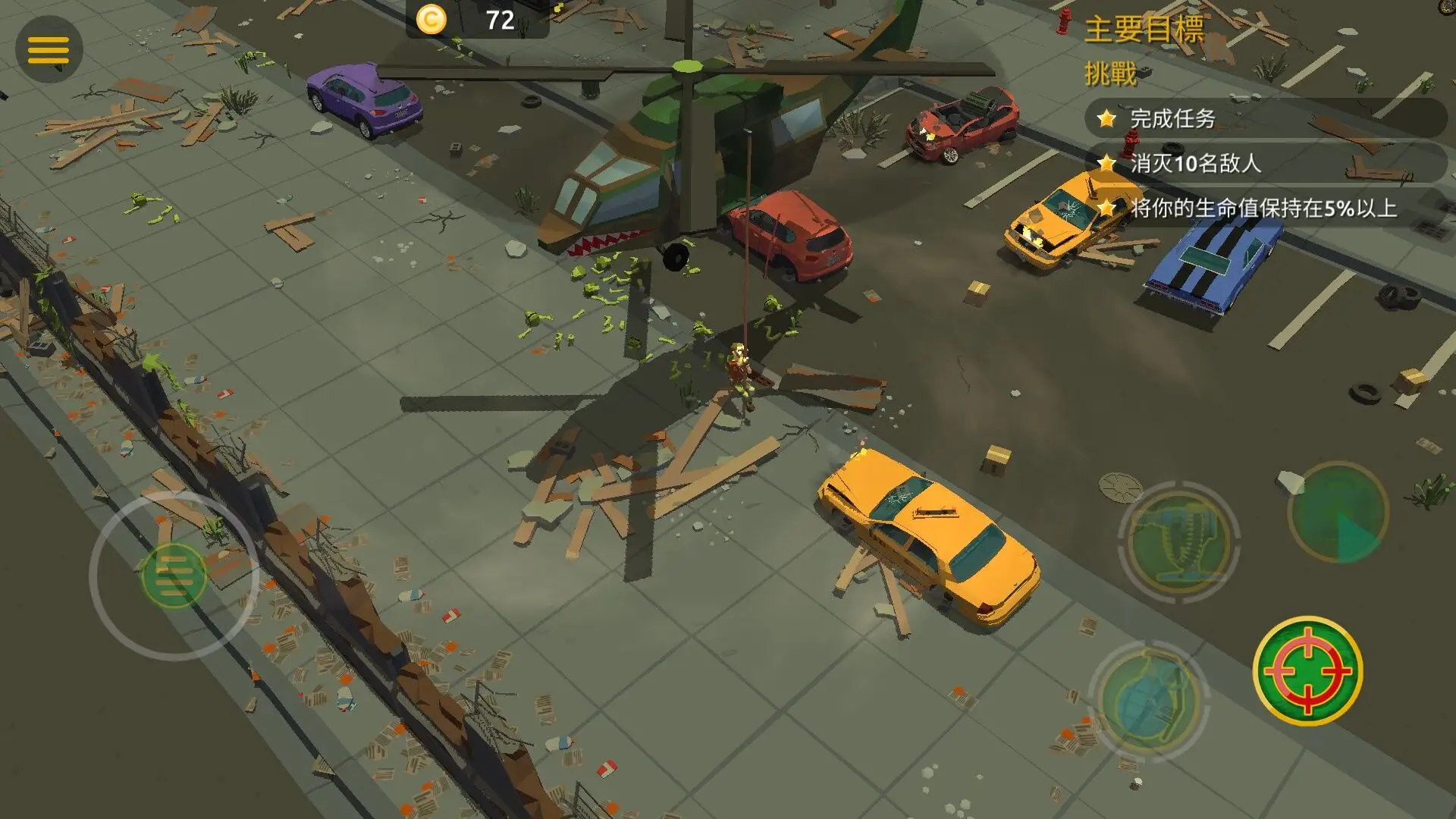The image size is (1456, 819).
Task: Tap the red crosshair fire button
Action: [x=1307, y=670]
